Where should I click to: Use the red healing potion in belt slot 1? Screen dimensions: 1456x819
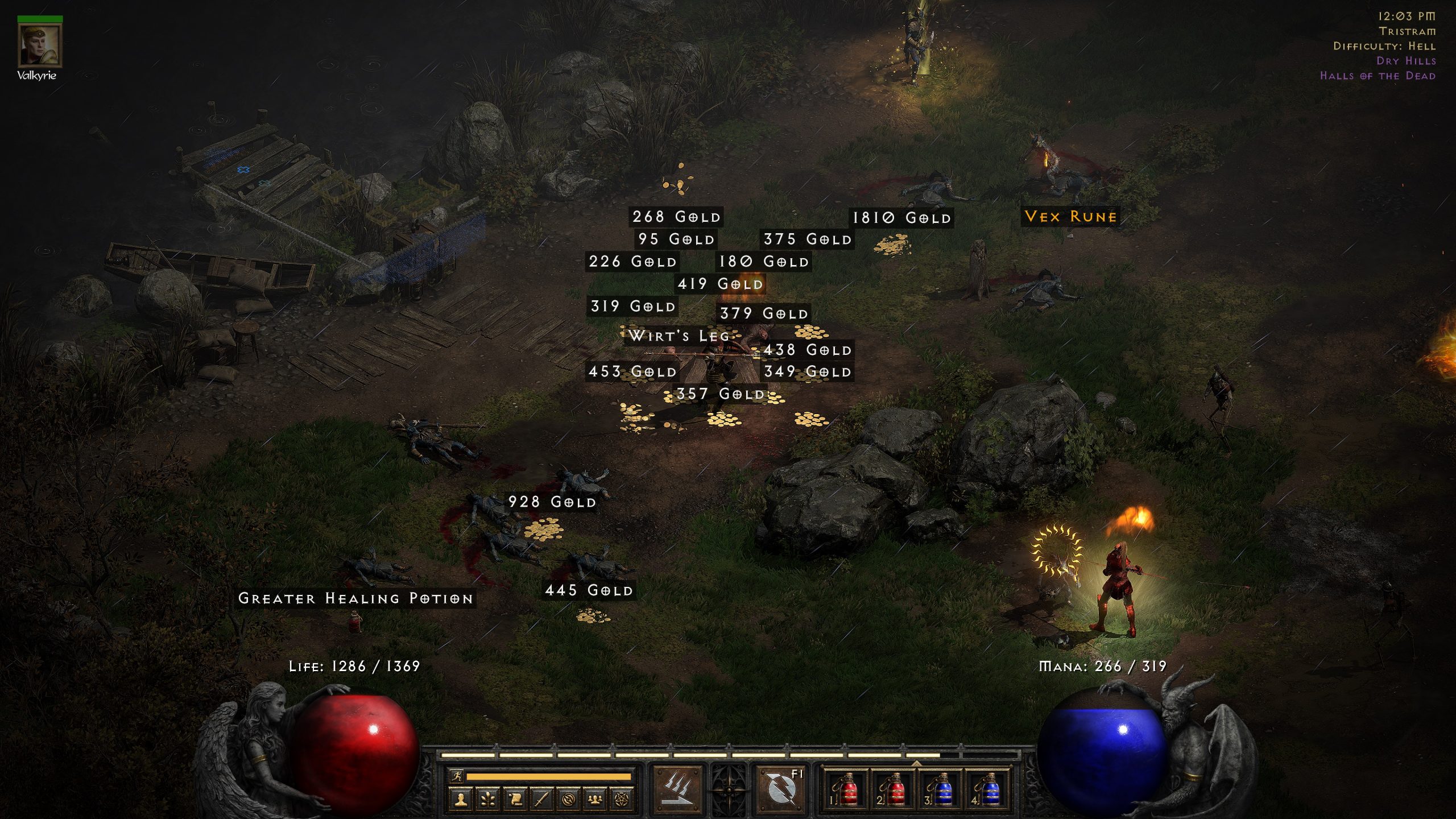846,791
